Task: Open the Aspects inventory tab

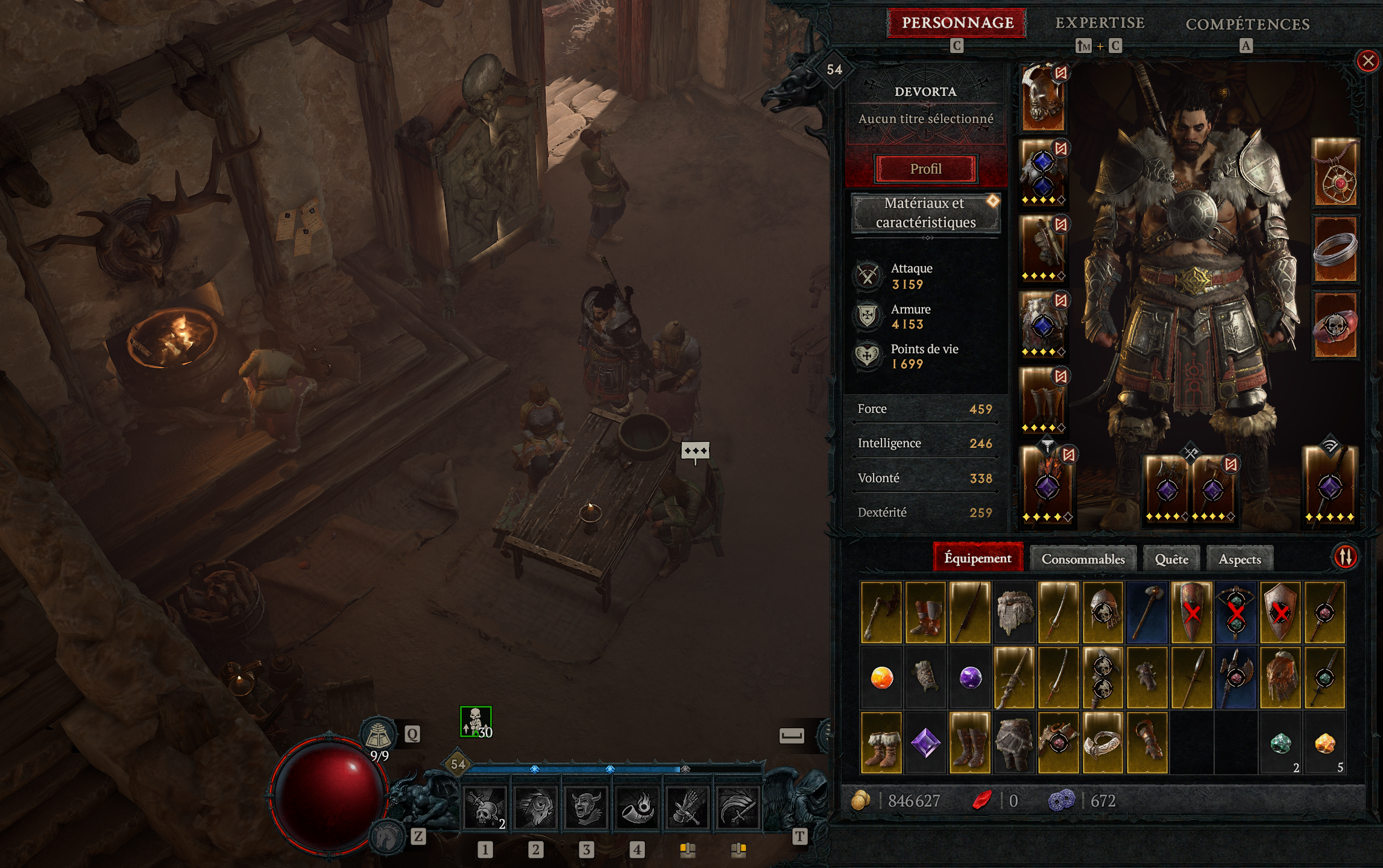Action: click(1240, 559)
